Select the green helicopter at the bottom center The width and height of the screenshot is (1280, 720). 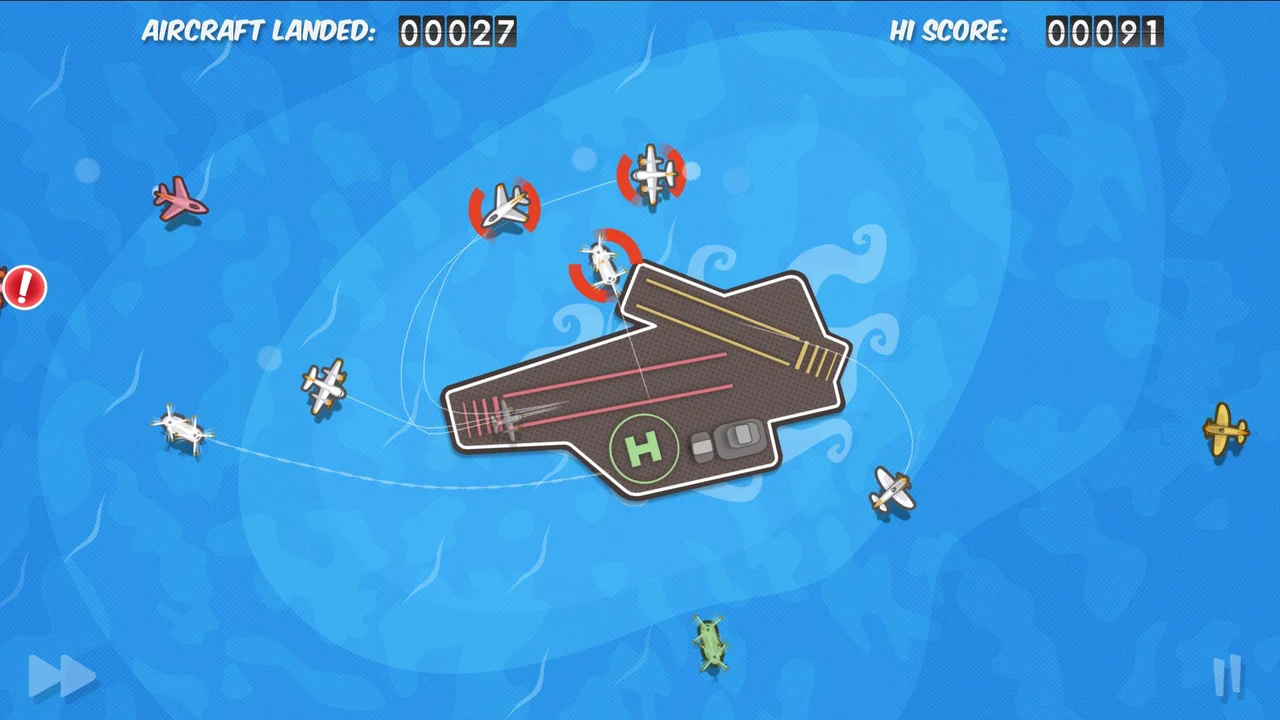coord(710,645)
